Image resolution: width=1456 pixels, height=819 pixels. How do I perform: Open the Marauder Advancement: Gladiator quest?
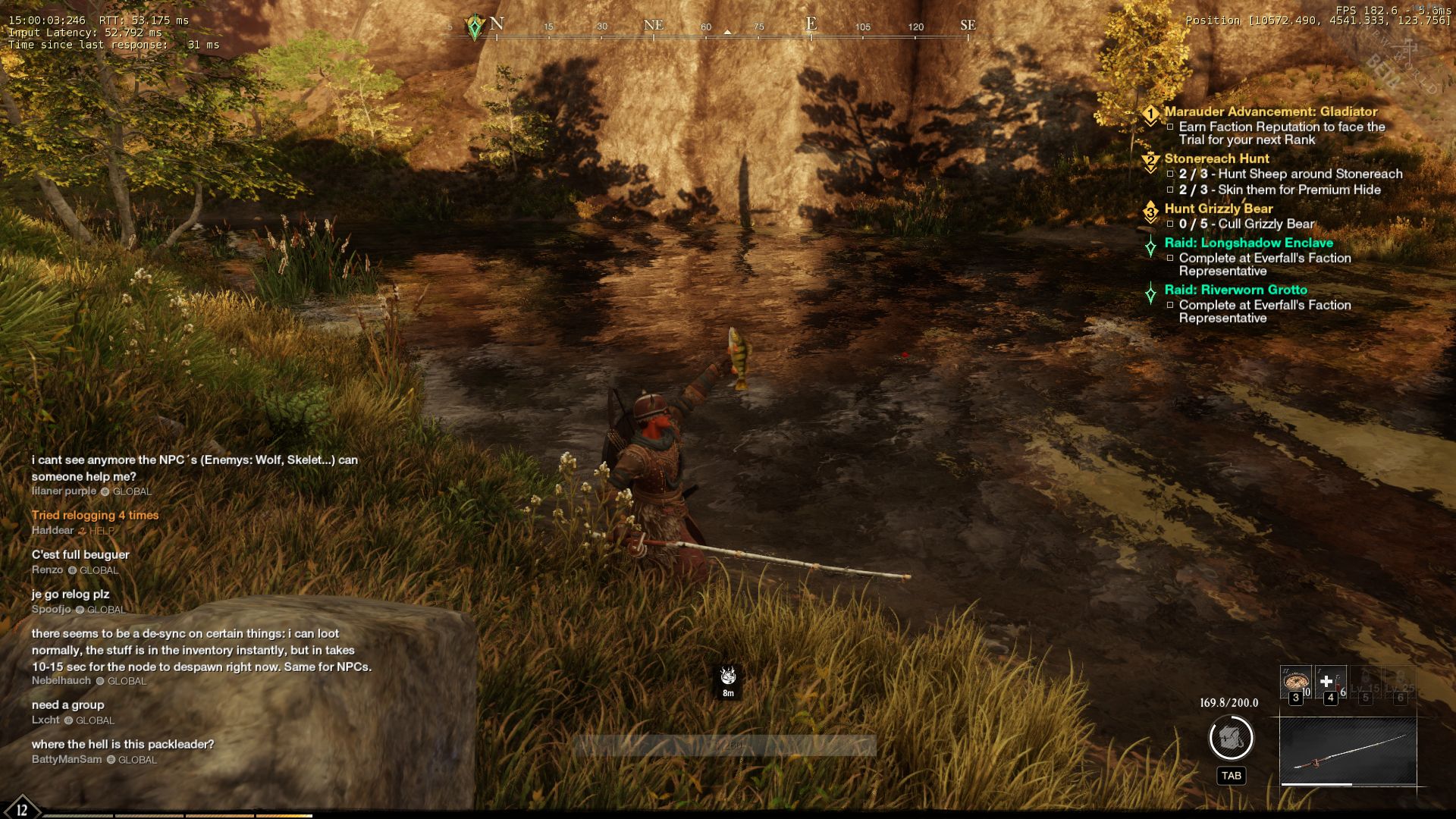click(x=1271, y=111)
